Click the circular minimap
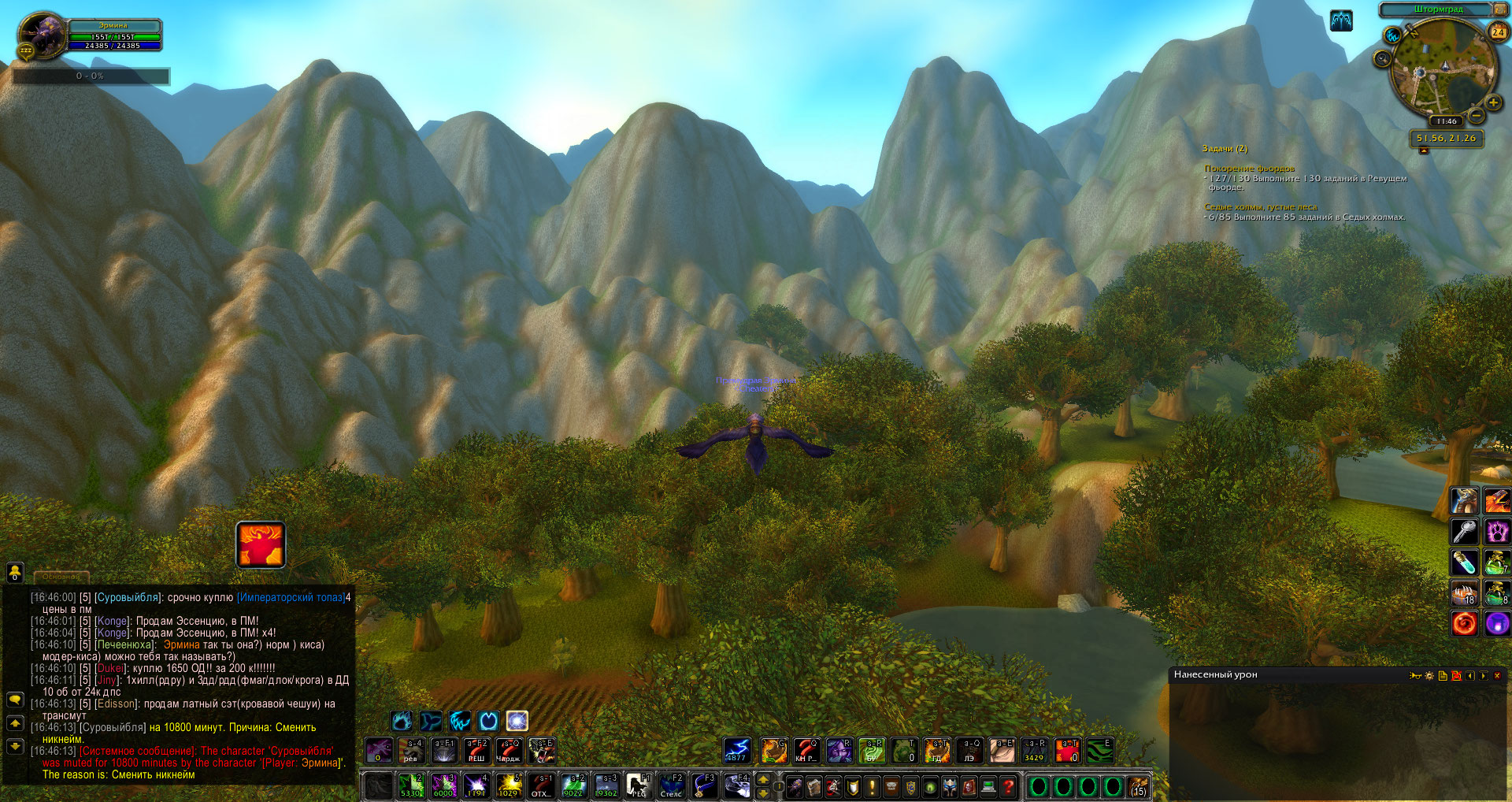 tap(1443, 69)
